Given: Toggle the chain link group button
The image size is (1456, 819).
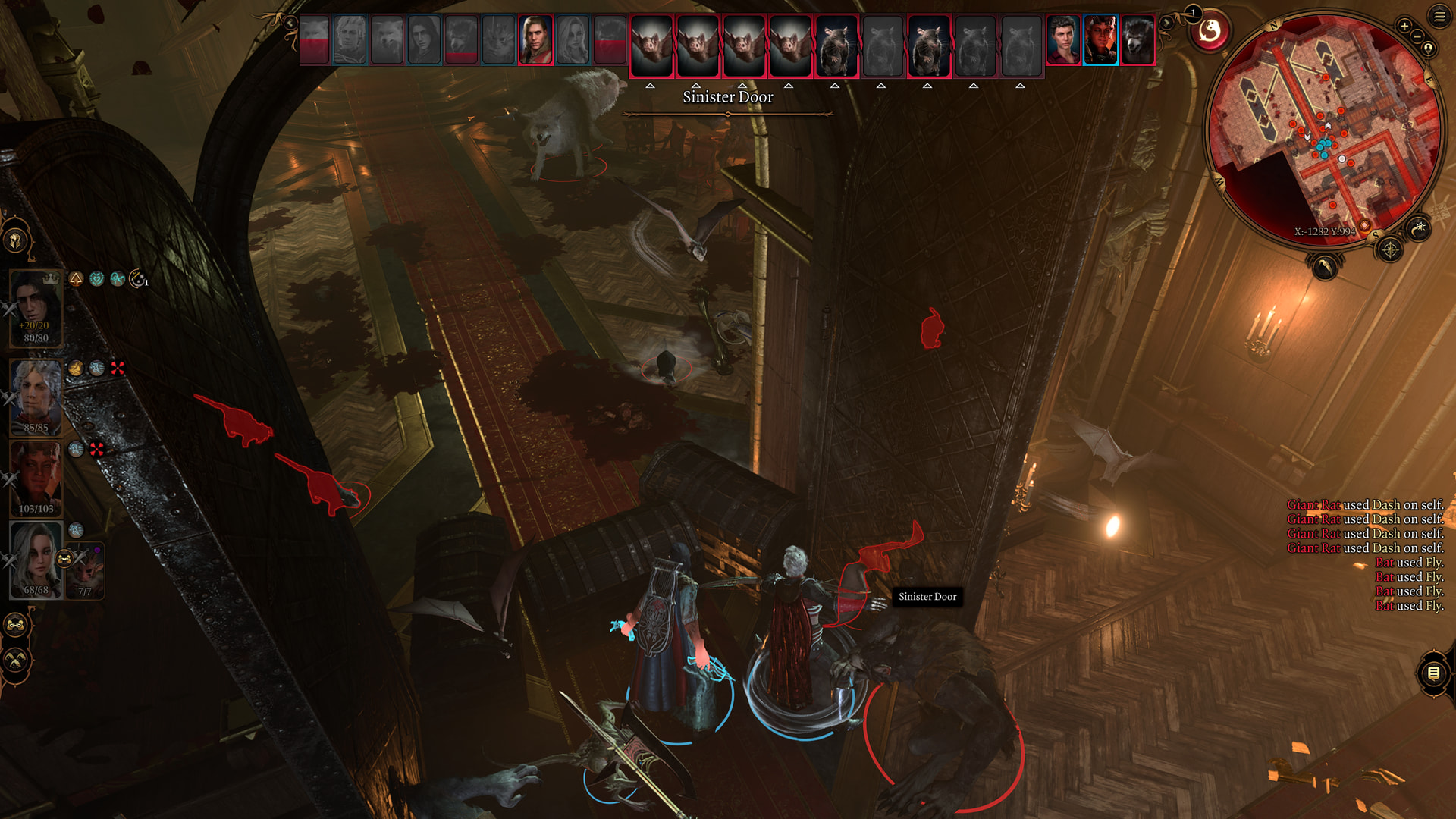Looking at the screenshot, I should [16, 625].
